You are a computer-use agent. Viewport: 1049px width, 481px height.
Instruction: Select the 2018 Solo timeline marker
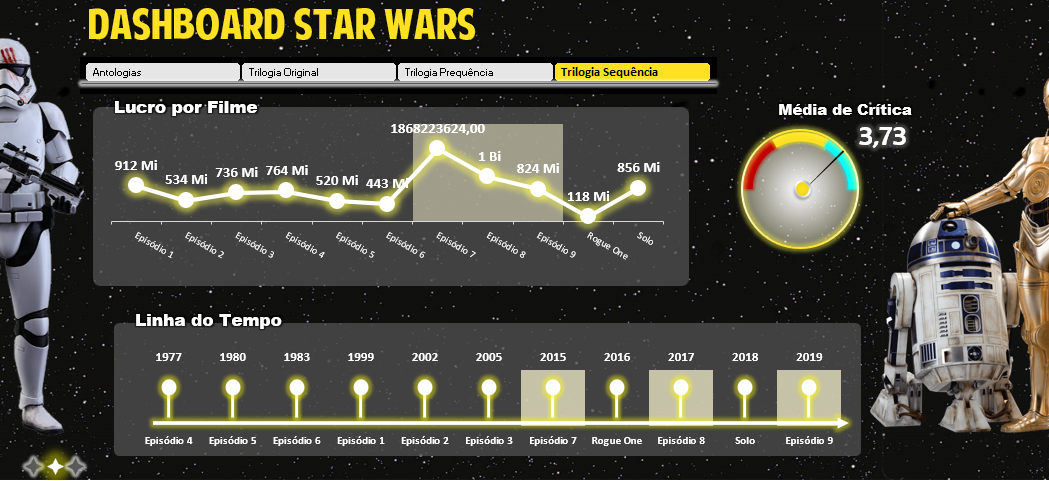(745, 388)
